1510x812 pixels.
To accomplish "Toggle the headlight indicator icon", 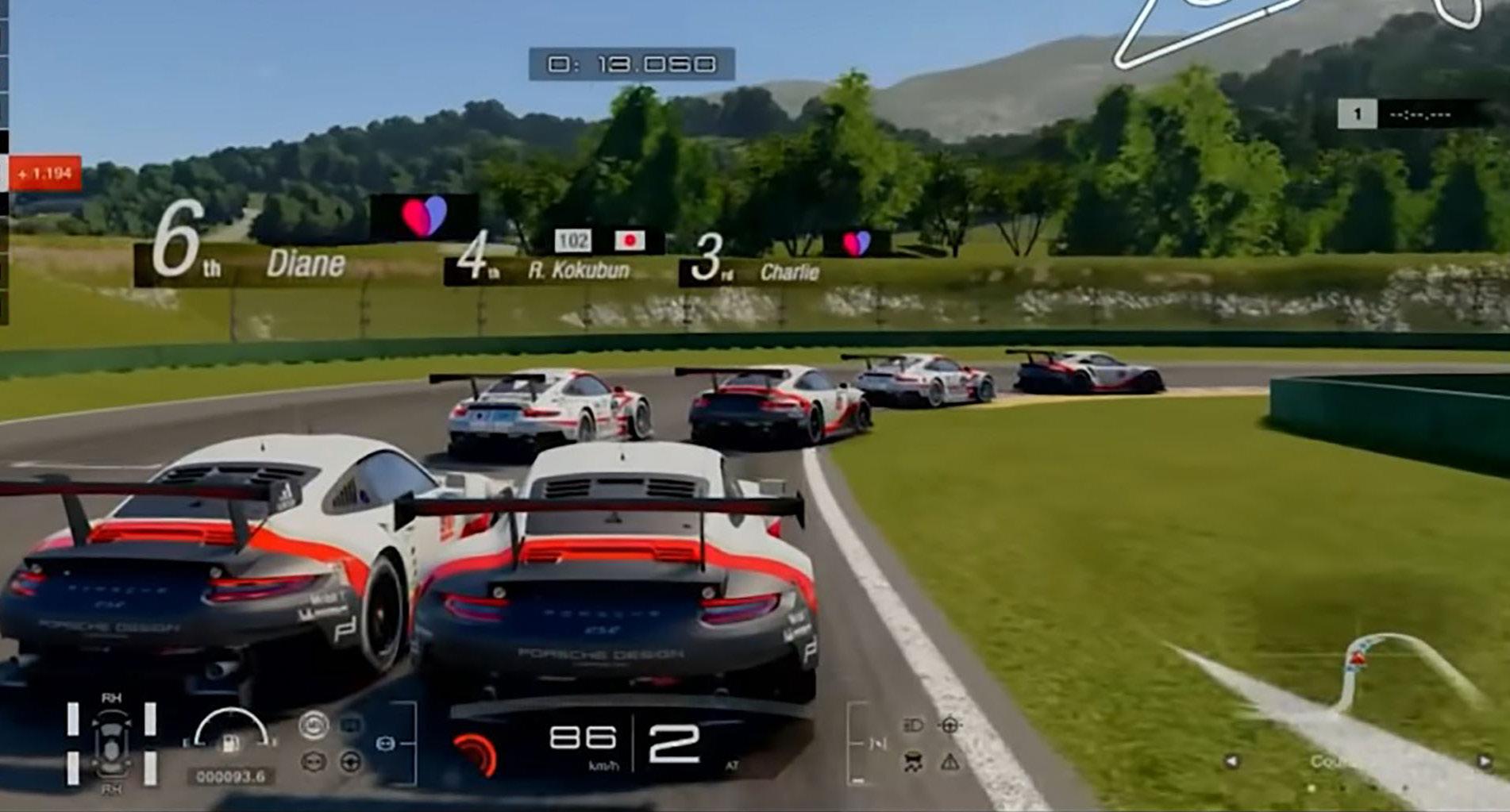I will coord(913,725).
